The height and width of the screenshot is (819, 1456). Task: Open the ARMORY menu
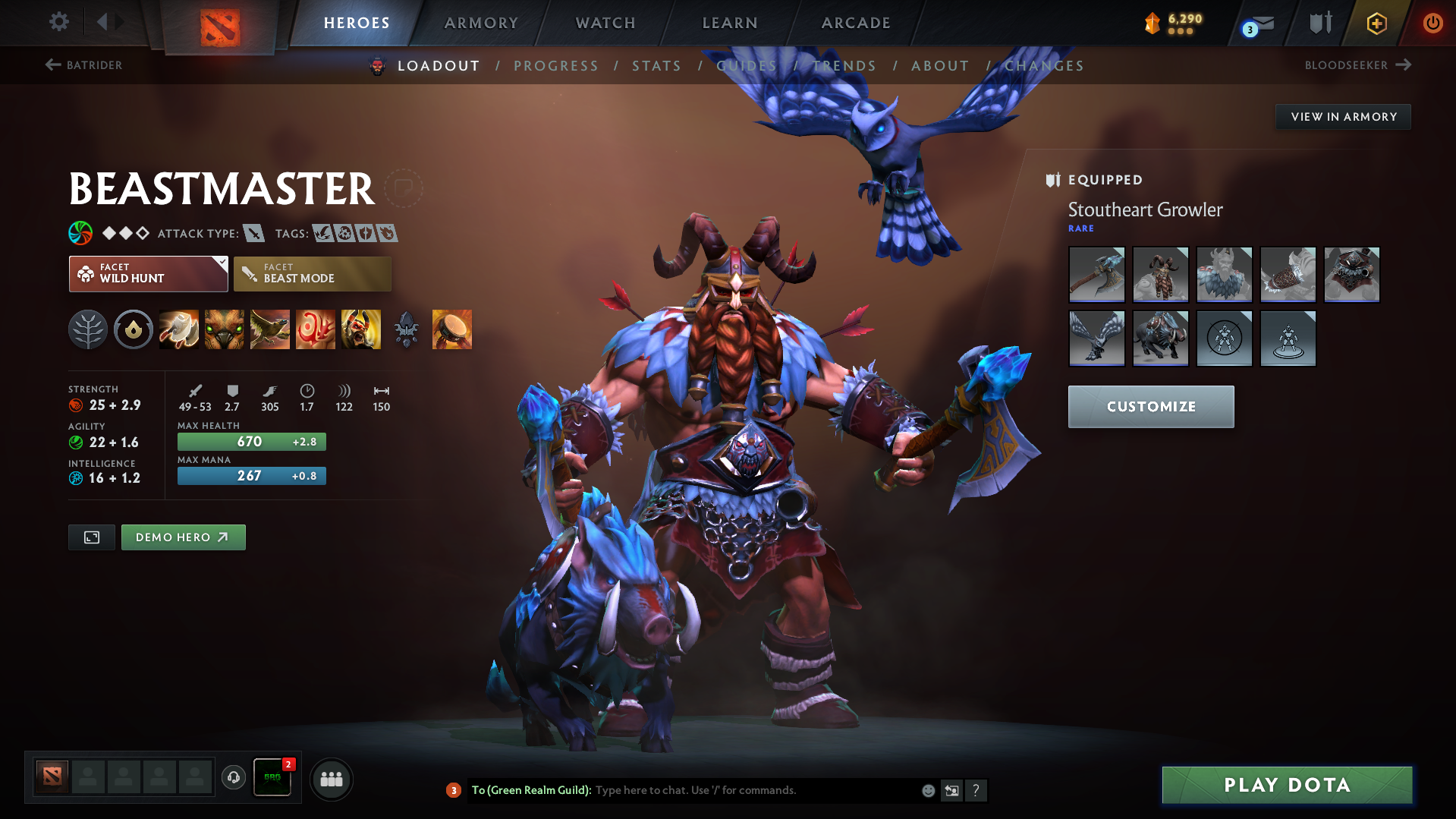(x=481, y=22)
